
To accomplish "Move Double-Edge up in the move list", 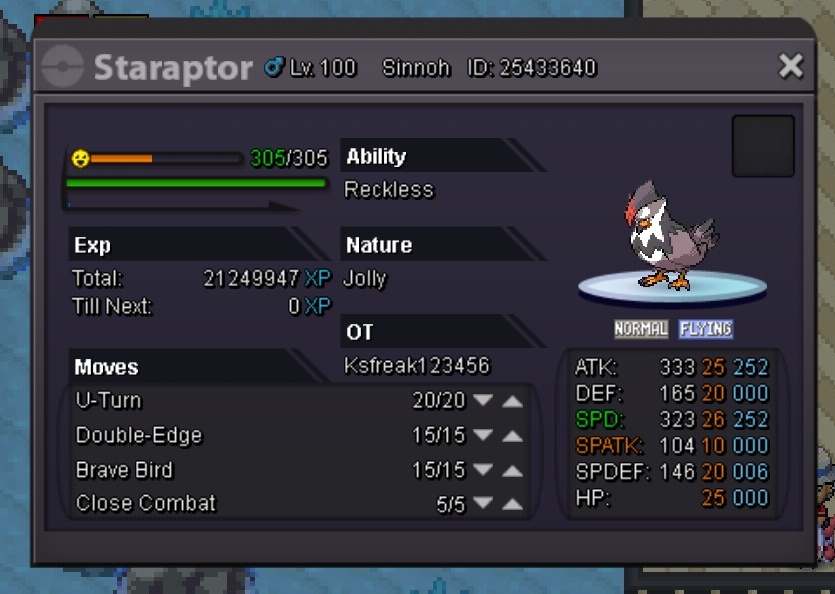I will coord(512,436).
